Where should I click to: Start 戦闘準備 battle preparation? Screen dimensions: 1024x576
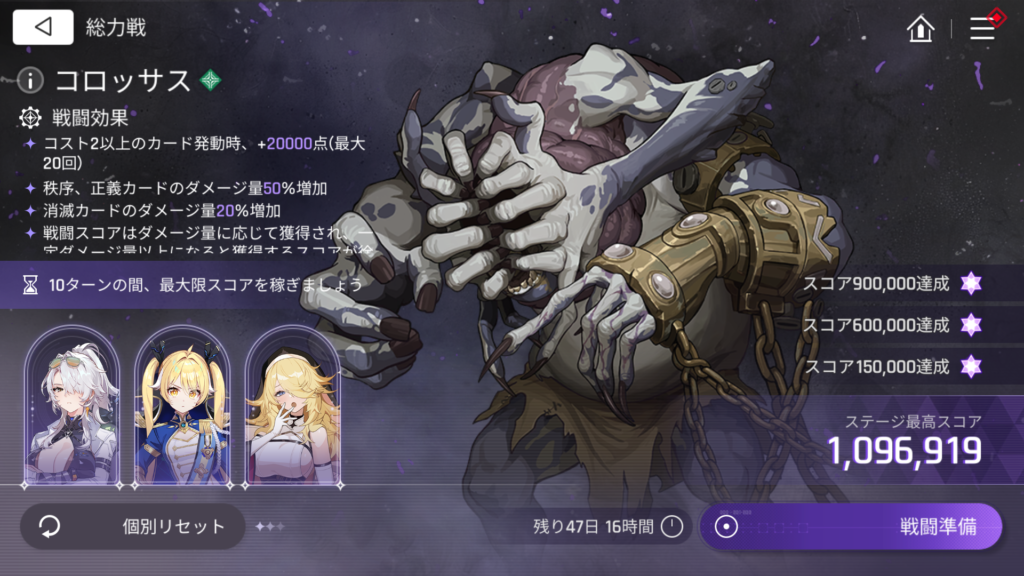(850, 526)
